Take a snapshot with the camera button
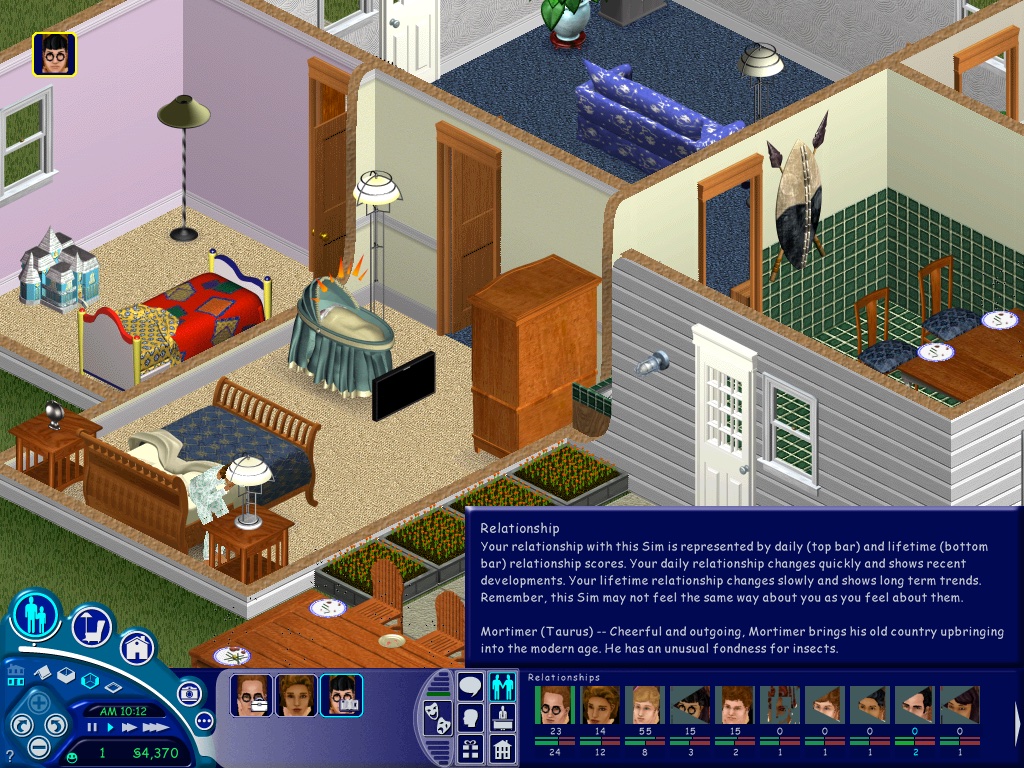The width and height of the screenshot is (1024, 768). (189, 692)
